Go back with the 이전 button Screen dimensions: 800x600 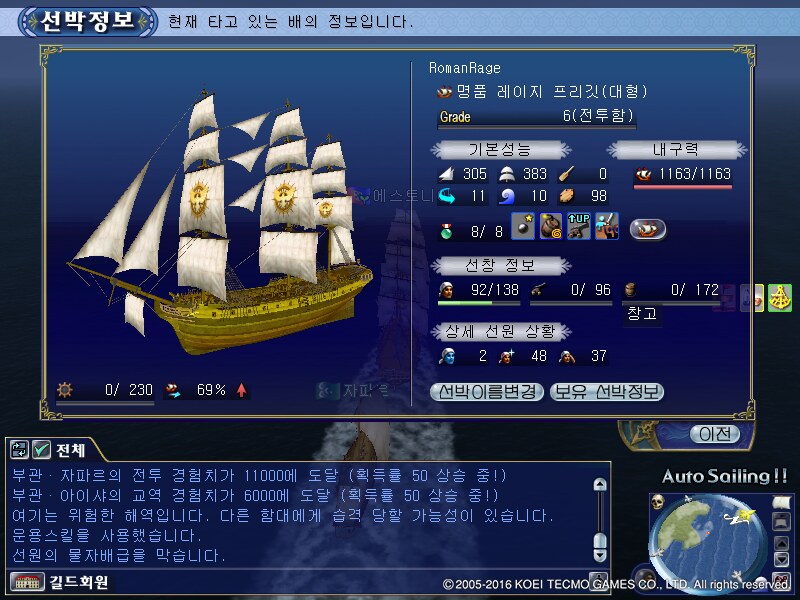714,434
